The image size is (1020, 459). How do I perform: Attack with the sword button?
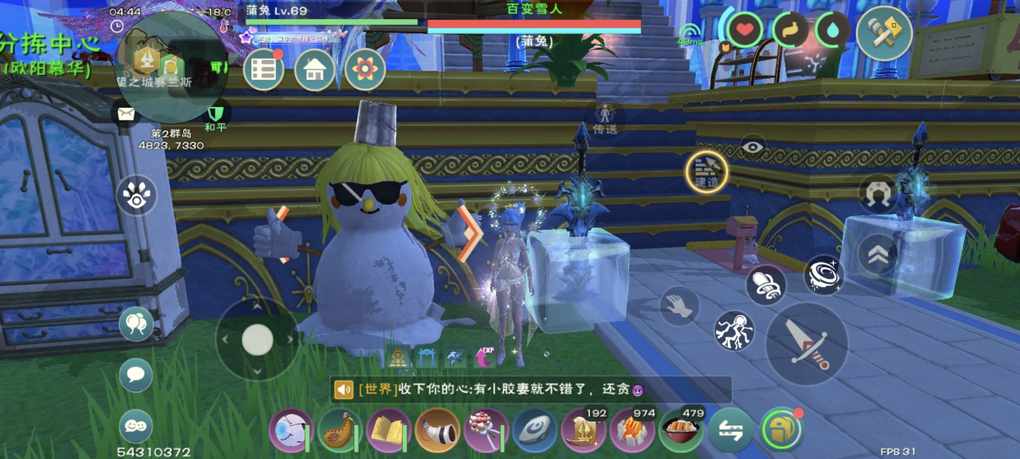tap(806, 343)
